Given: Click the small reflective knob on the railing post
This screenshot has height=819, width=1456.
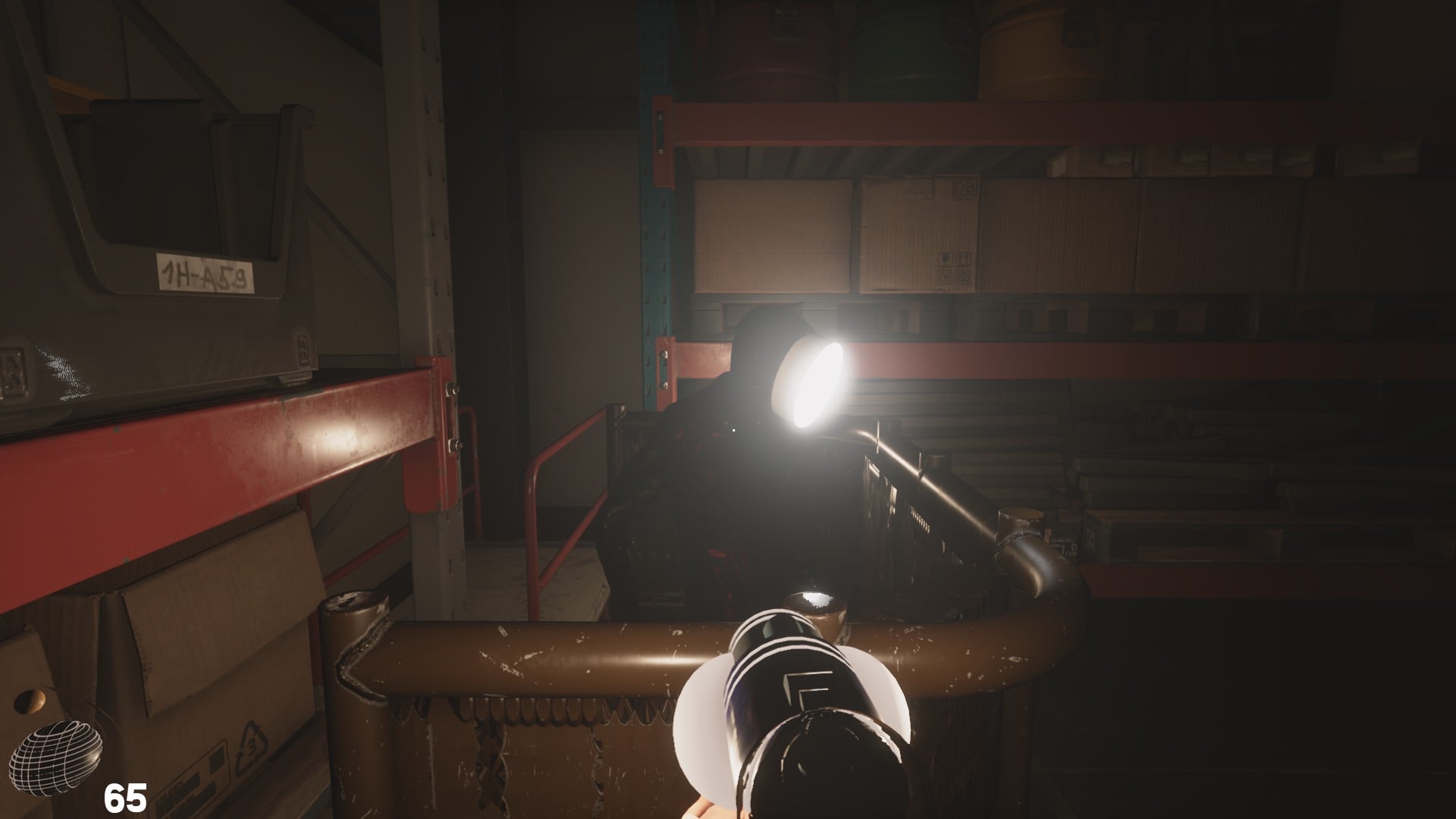Looking at the screenshot, I should (x=815, y=607).
